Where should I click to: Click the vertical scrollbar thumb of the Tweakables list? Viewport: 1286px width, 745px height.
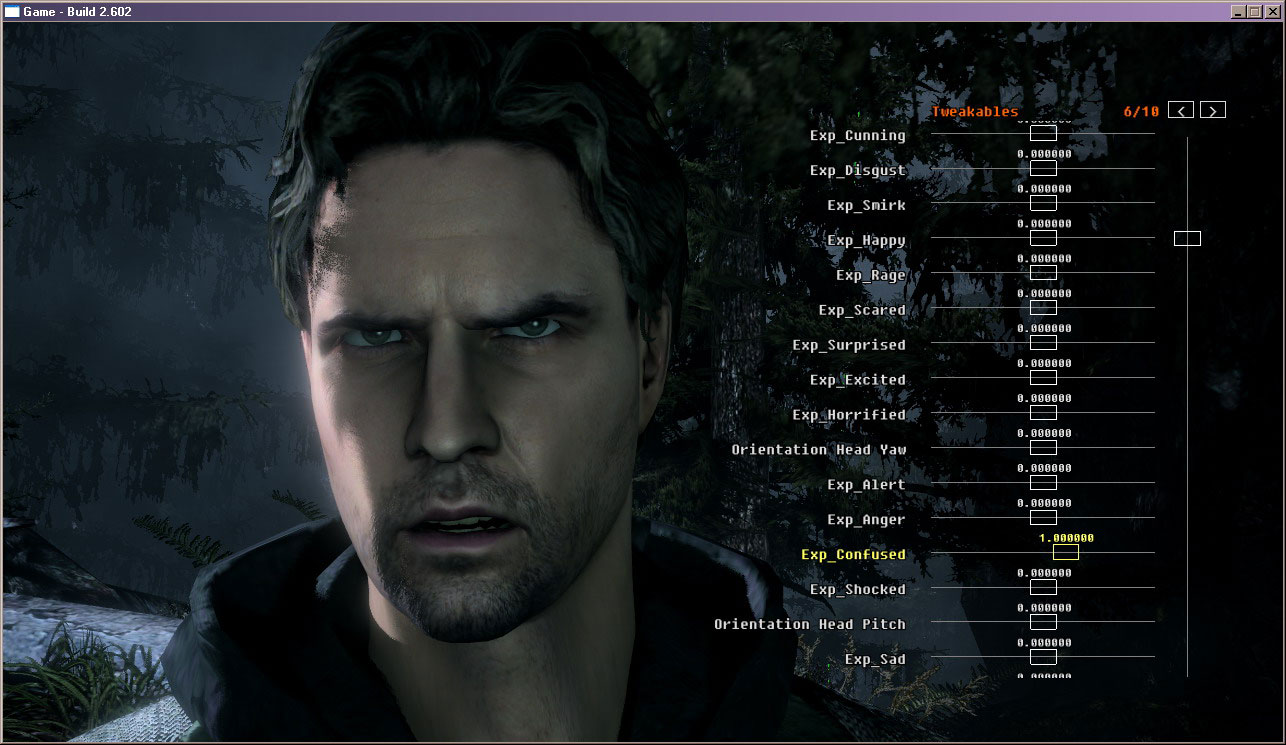click(1187, 238)
